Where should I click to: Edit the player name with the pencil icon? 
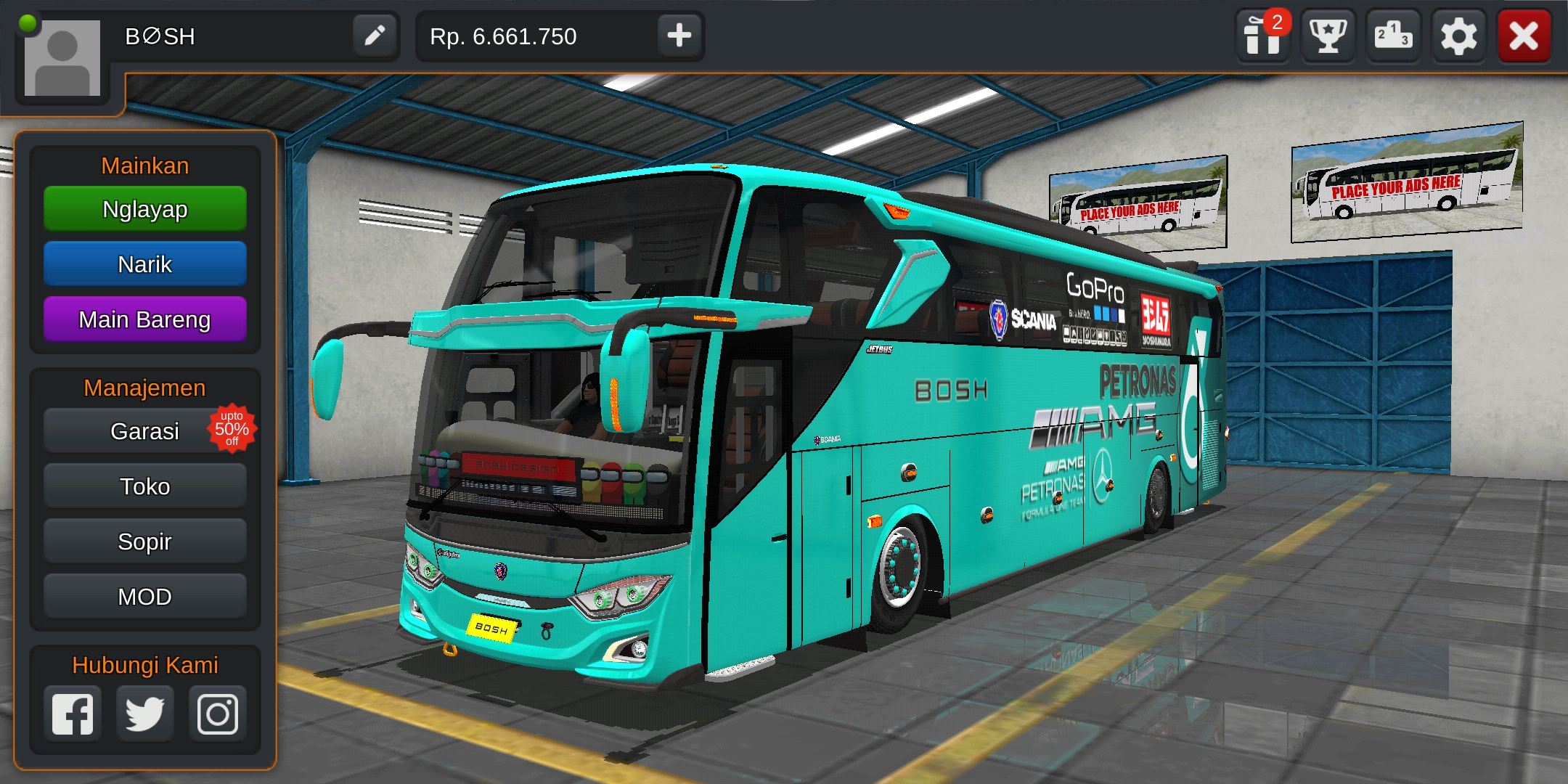pos(375,36)
